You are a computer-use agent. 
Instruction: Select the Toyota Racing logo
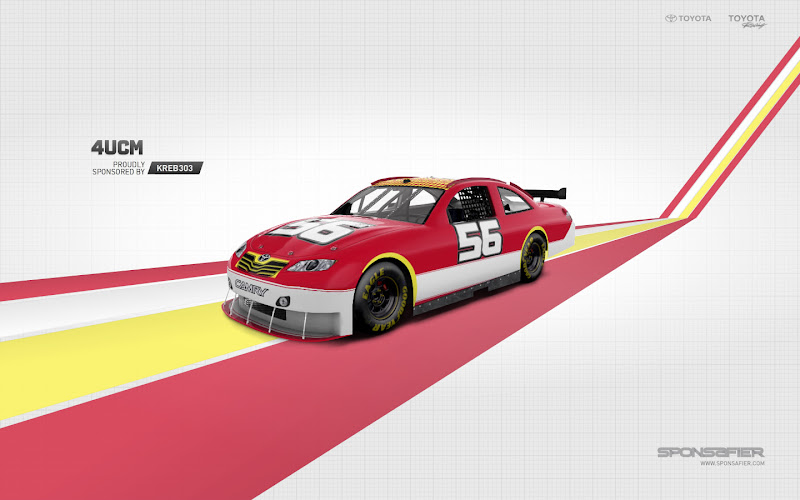coord(746,20)
